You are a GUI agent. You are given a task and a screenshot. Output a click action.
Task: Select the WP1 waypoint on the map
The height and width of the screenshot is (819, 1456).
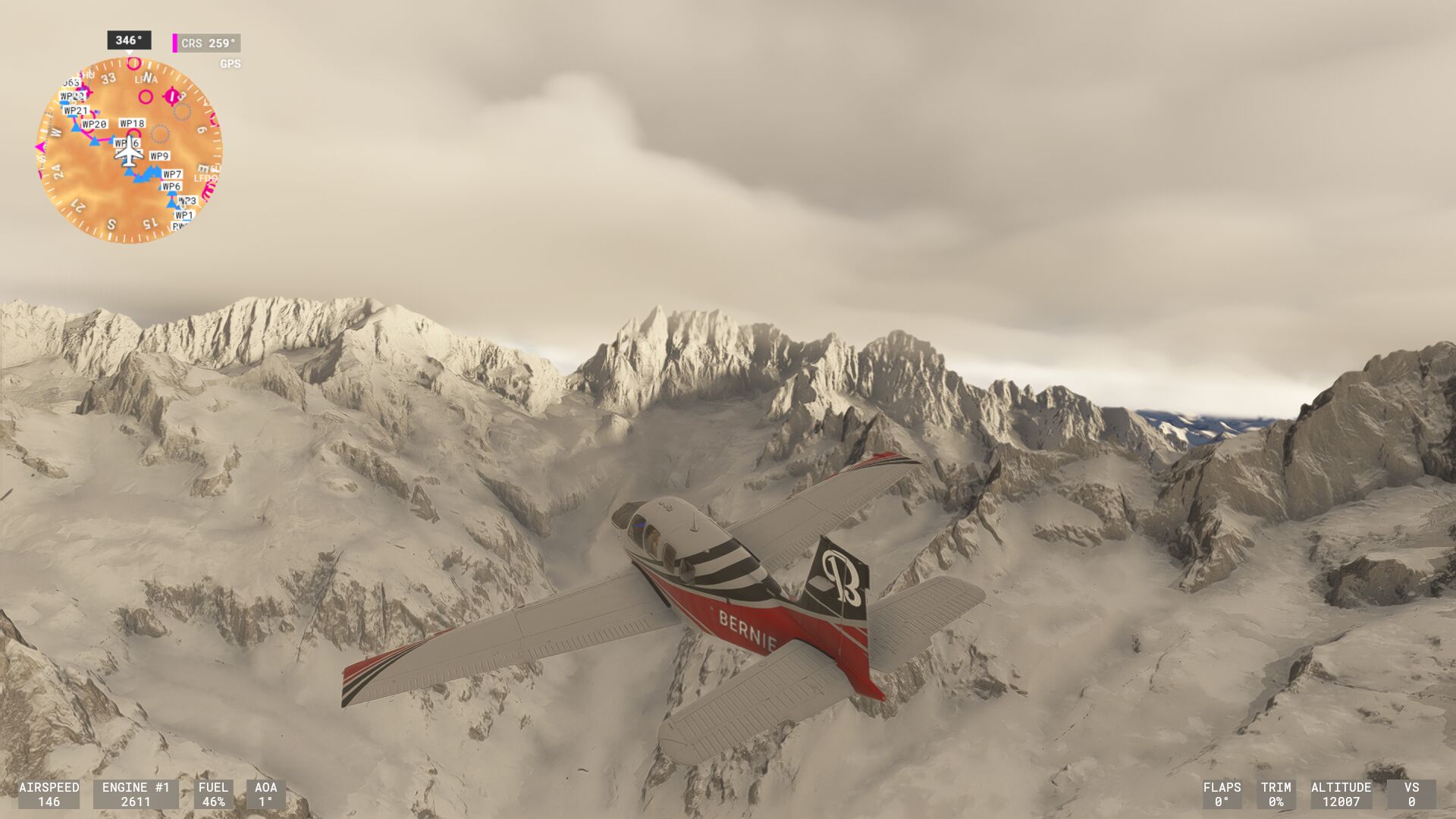184,215
